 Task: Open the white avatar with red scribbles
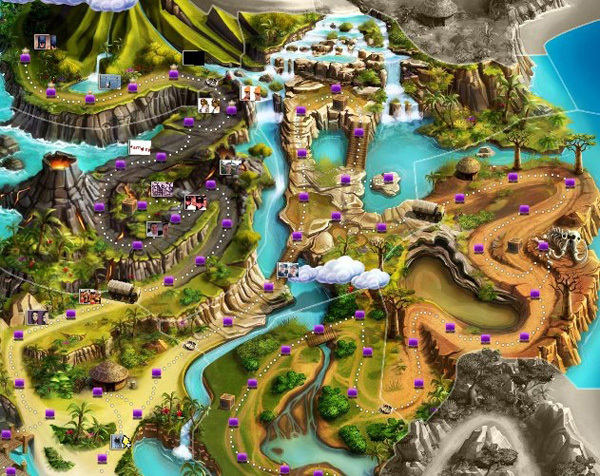140,146
